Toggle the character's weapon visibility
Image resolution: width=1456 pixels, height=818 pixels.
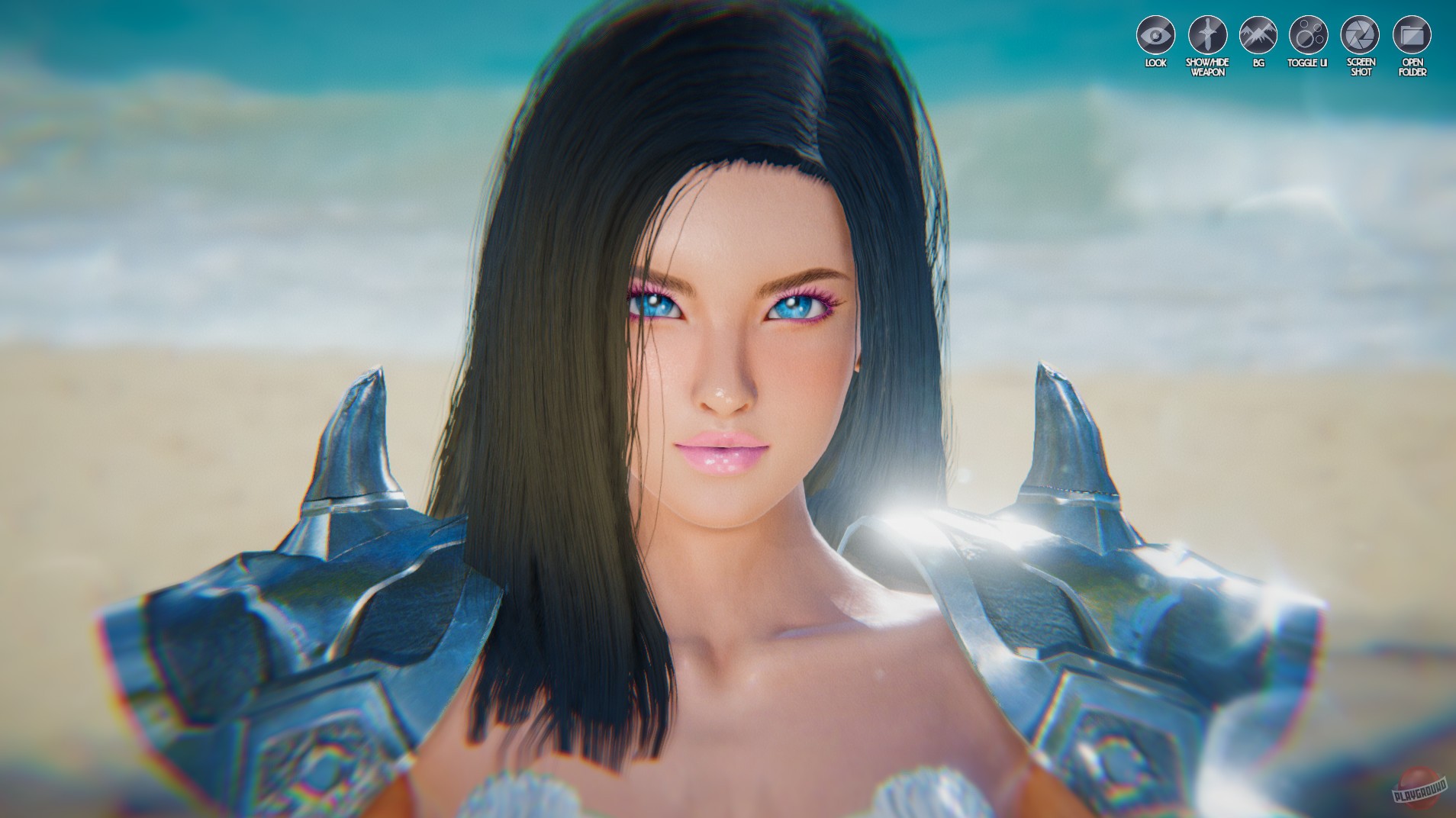coord(1207,34)
